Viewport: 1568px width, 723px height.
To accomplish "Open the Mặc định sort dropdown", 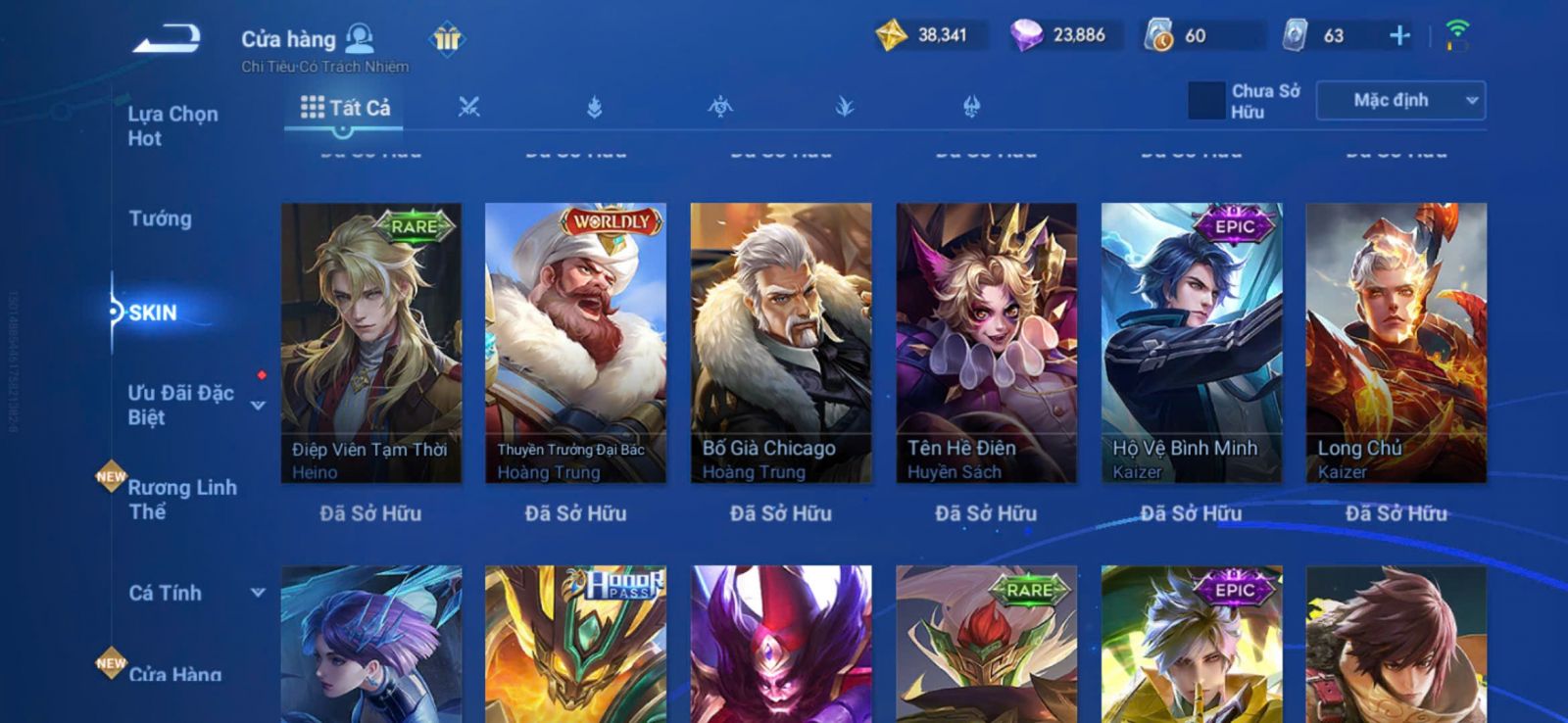I will 1400,101.
